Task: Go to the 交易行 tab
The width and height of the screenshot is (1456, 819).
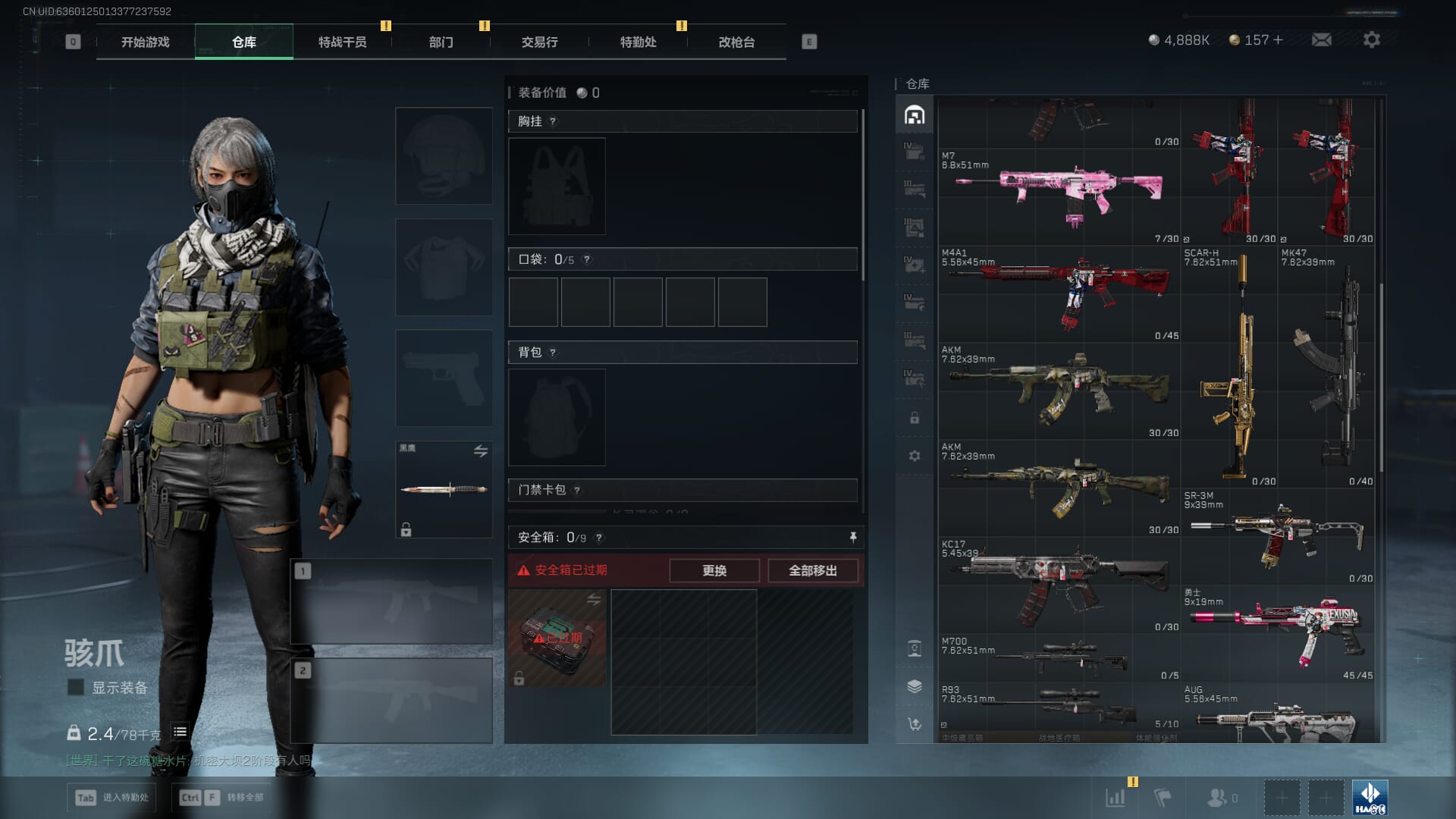Action: pos(539,42)
